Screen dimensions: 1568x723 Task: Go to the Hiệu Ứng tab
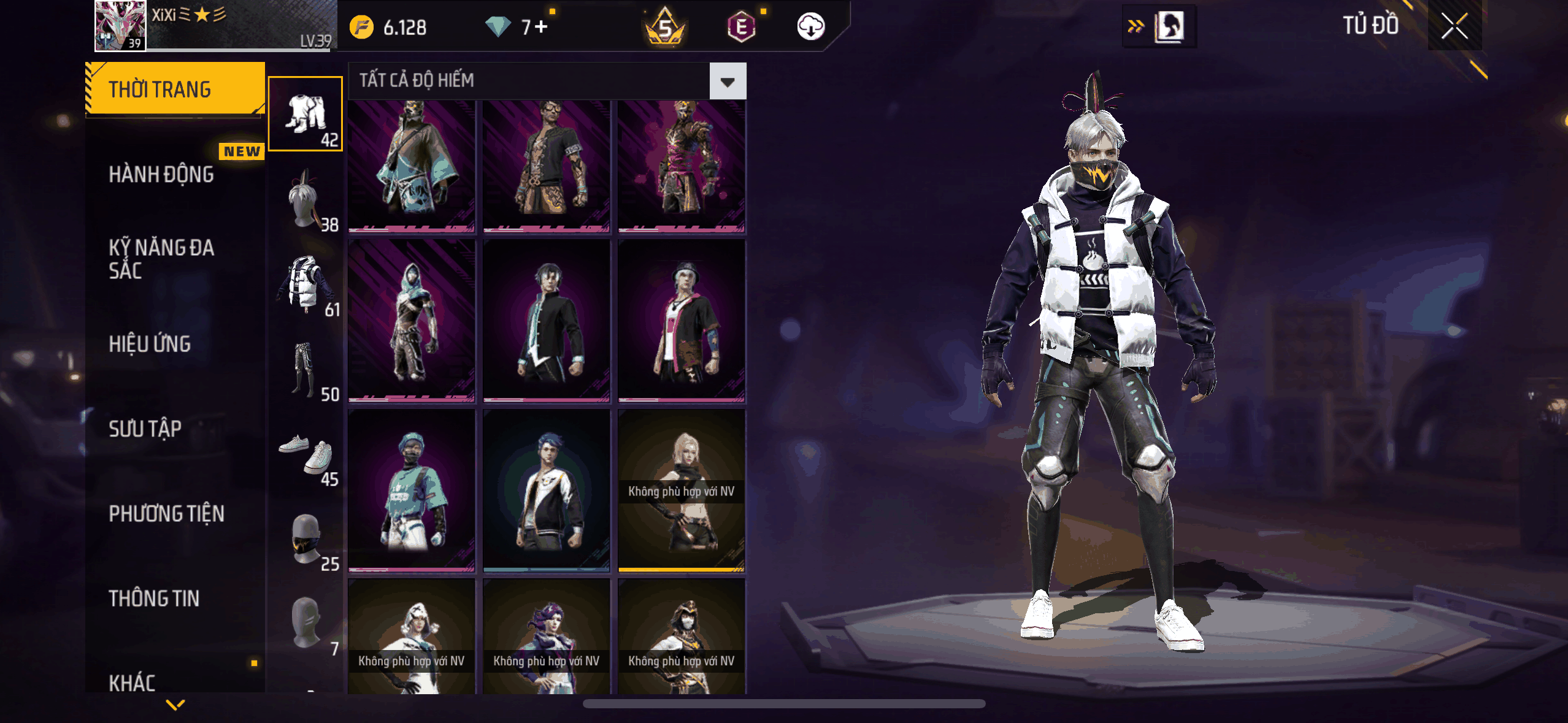pos(150,344)
